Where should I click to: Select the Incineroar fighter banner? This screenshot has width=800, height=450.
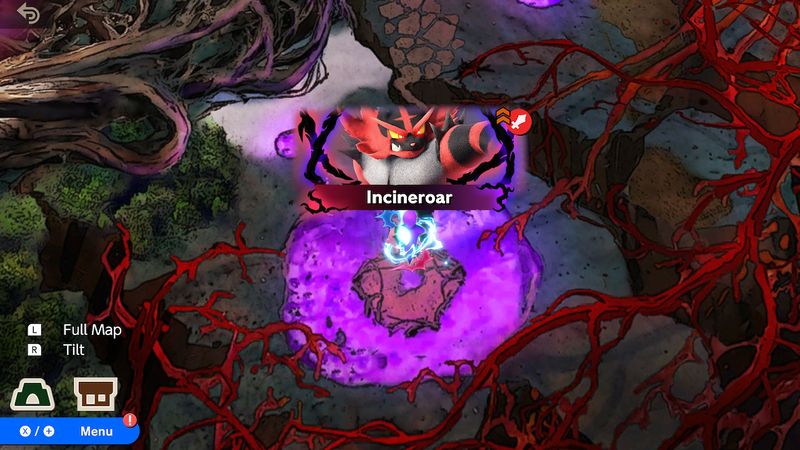click(x=409, y=197)
